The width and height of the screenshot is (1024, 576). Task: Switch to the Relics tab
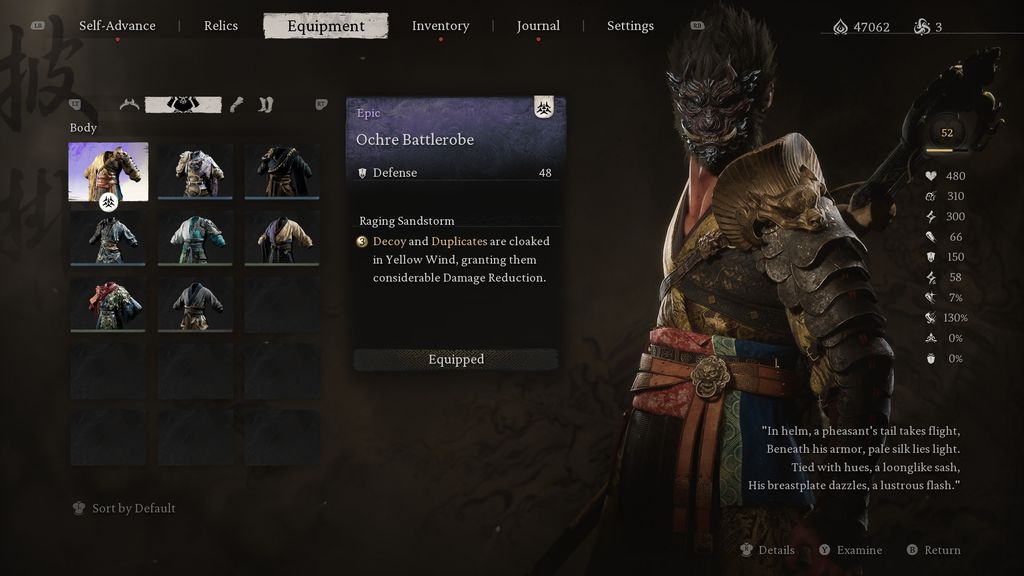pyautogui.click(x=221, y=26)
